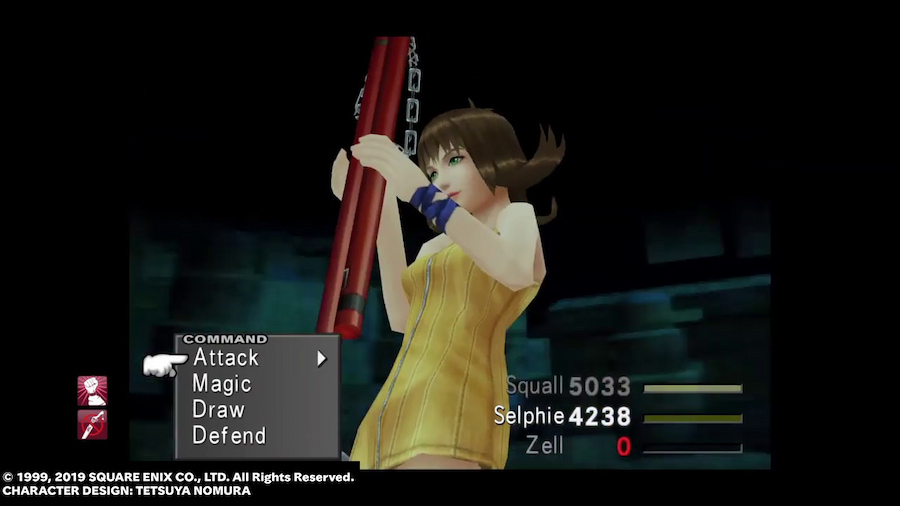Select Zell in the party list

click(x=545, y=446)
